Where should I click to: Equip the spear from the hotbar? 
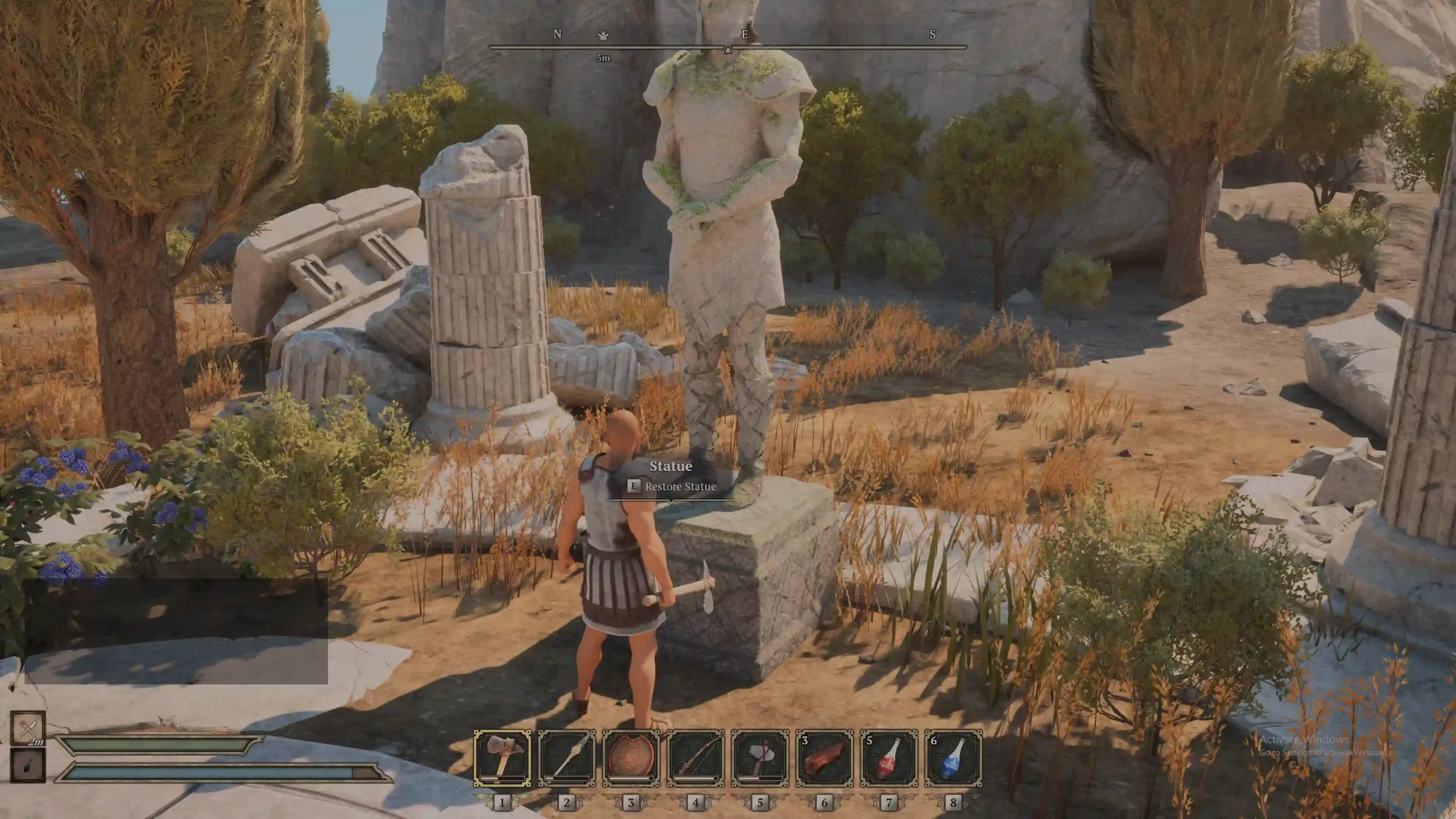(x=566, y=758)
